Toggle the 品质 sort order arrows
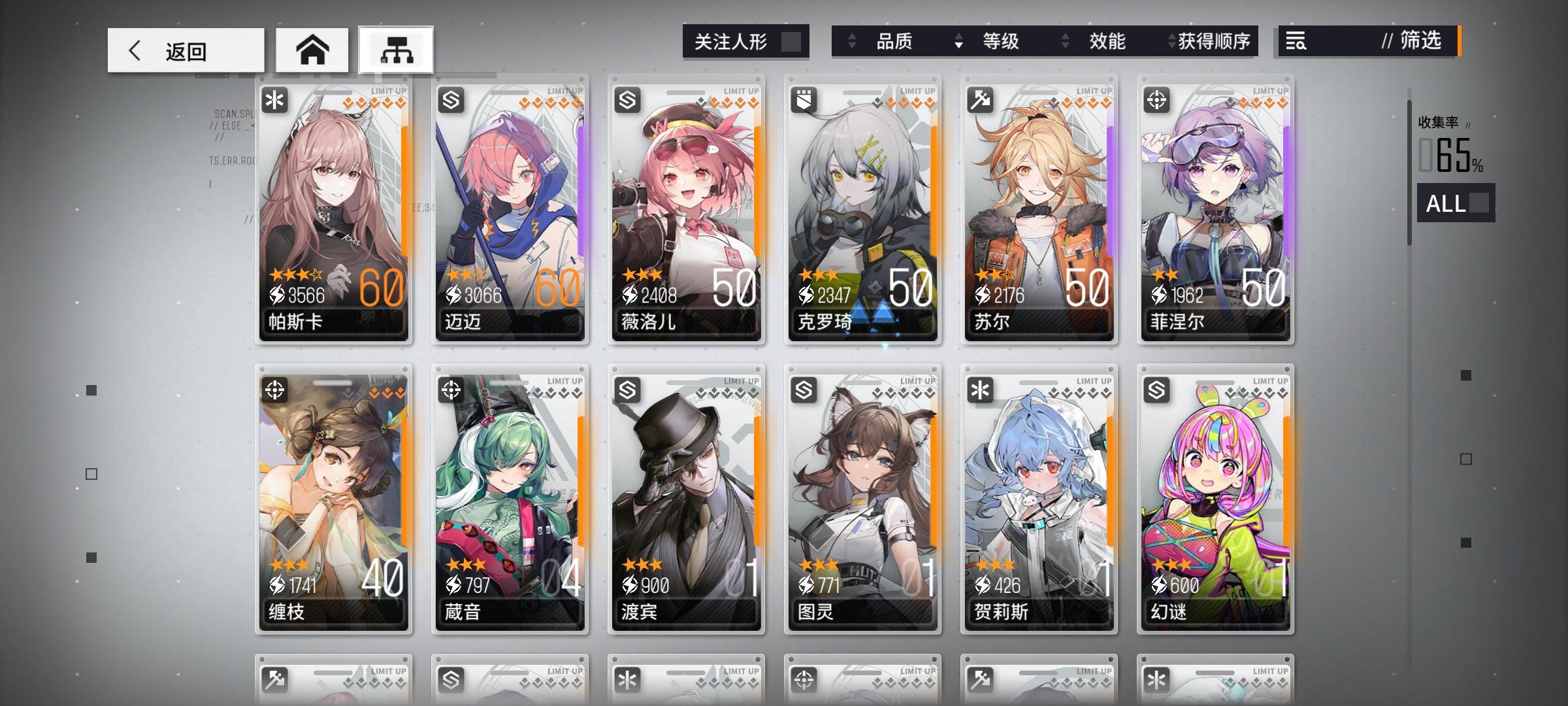The height and width of the screenshot is (706, 1568). pyautogui.click(x=853, y=42)
